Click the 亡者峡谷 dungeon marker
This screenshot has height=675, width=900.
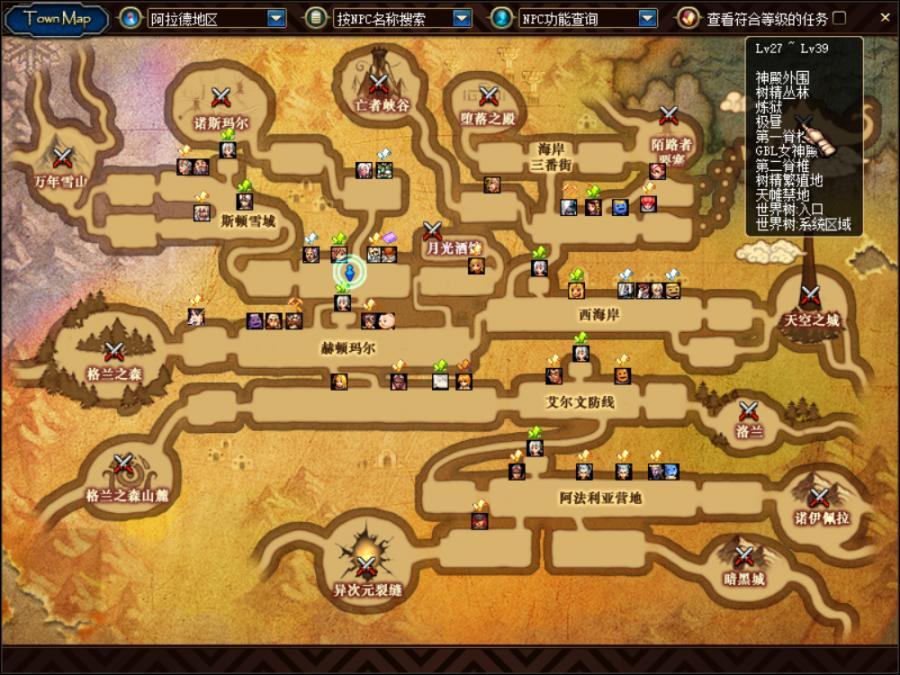[378, 84]
